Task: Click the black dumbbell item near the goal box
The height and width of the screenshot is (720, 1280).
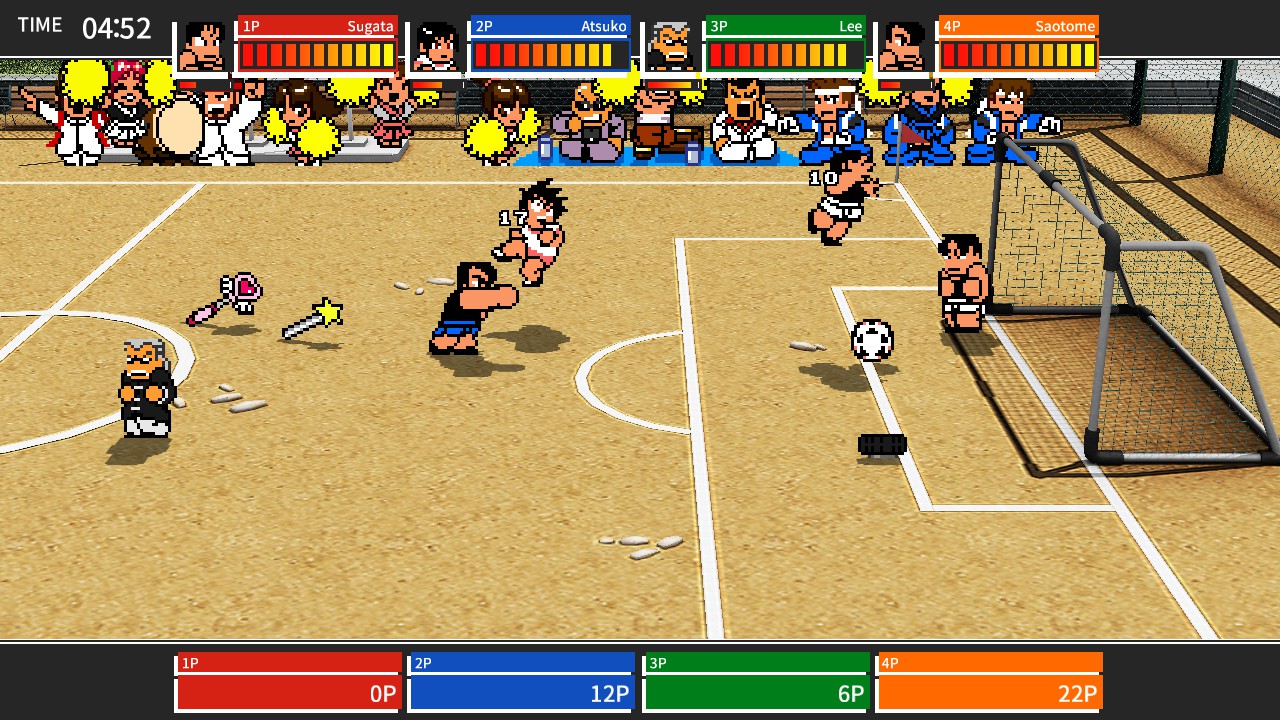Action: tap(882, 443)
